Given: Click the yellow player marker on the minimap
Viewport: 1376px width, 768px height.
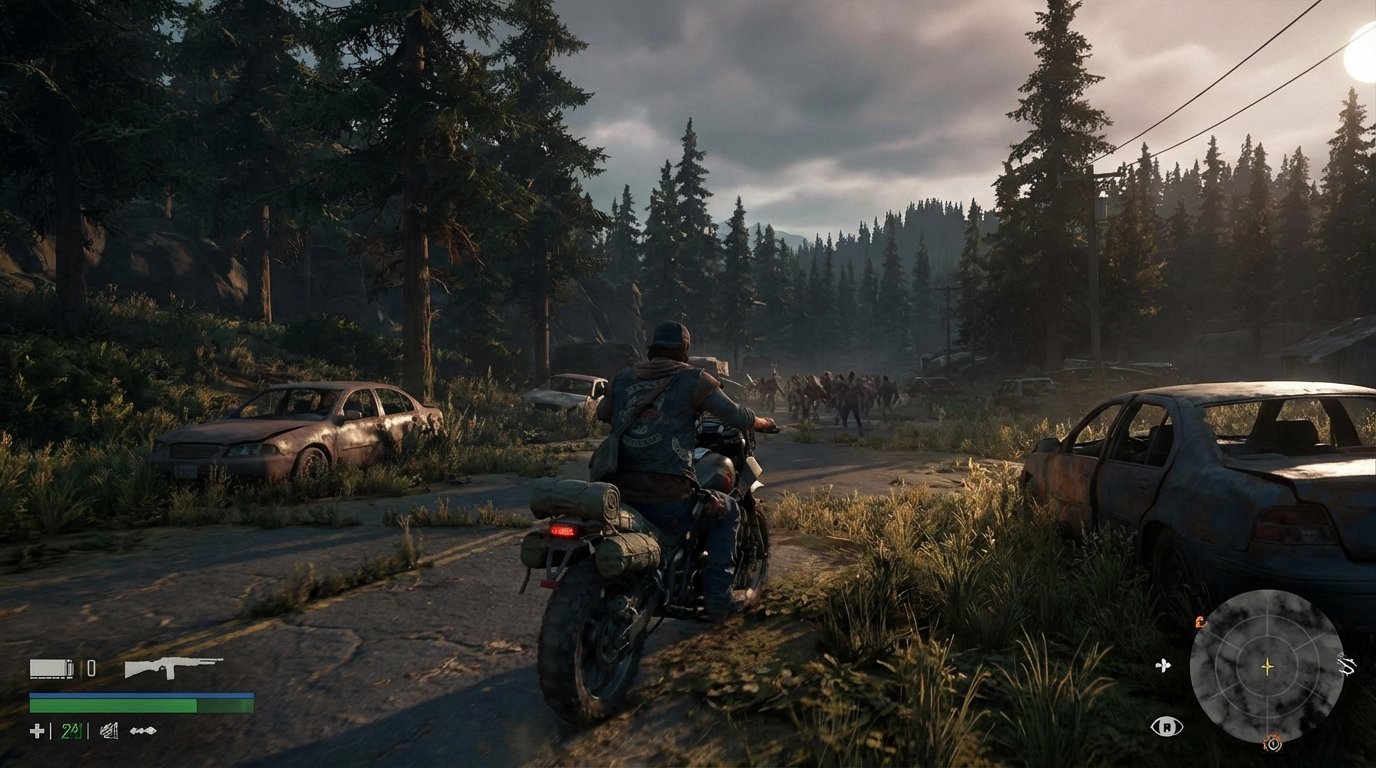Looking at the screenshot, I should pos(1267,666).
